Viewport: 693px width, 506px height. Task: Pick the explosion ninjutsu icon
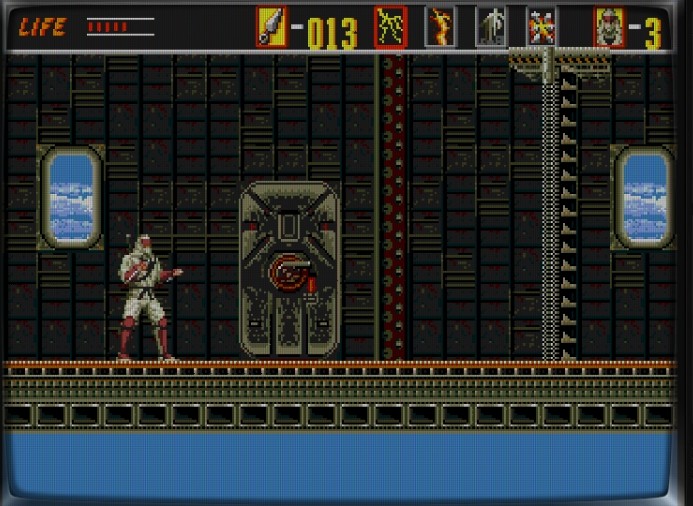(541, 27)
